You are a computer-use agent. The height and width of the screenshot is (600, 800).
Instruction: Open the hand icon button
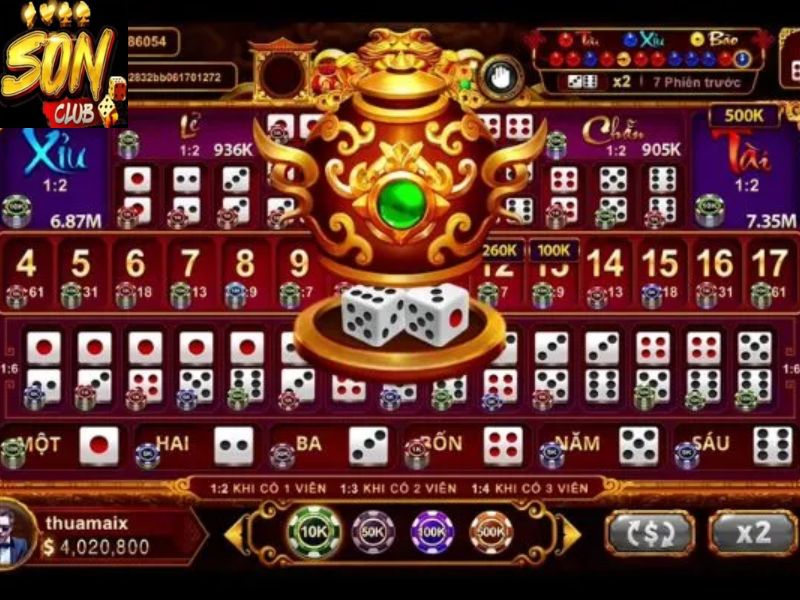(496, 76)
